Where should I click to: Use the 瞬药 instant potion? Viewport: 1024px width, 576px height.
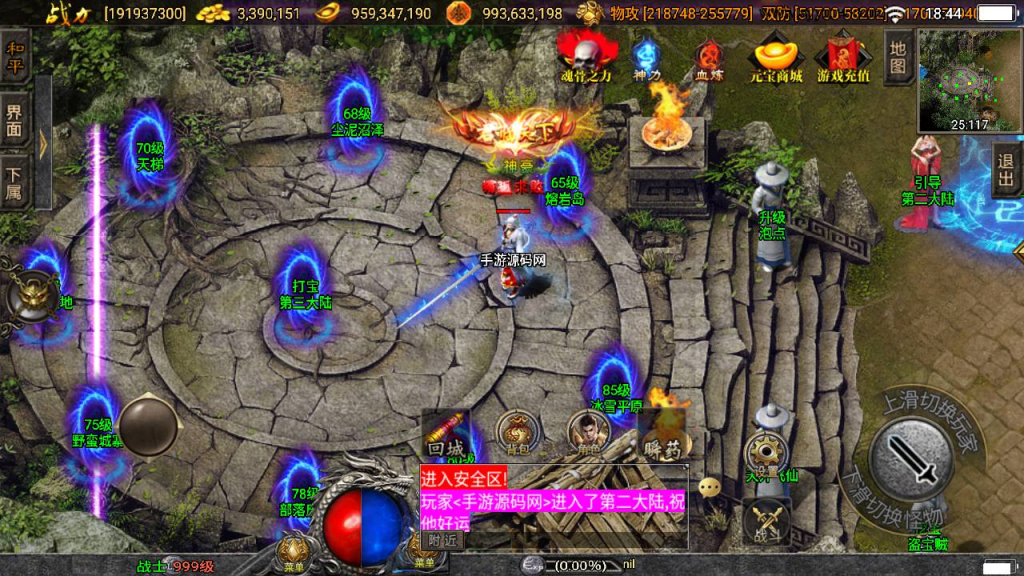click(x=661, y=431)
